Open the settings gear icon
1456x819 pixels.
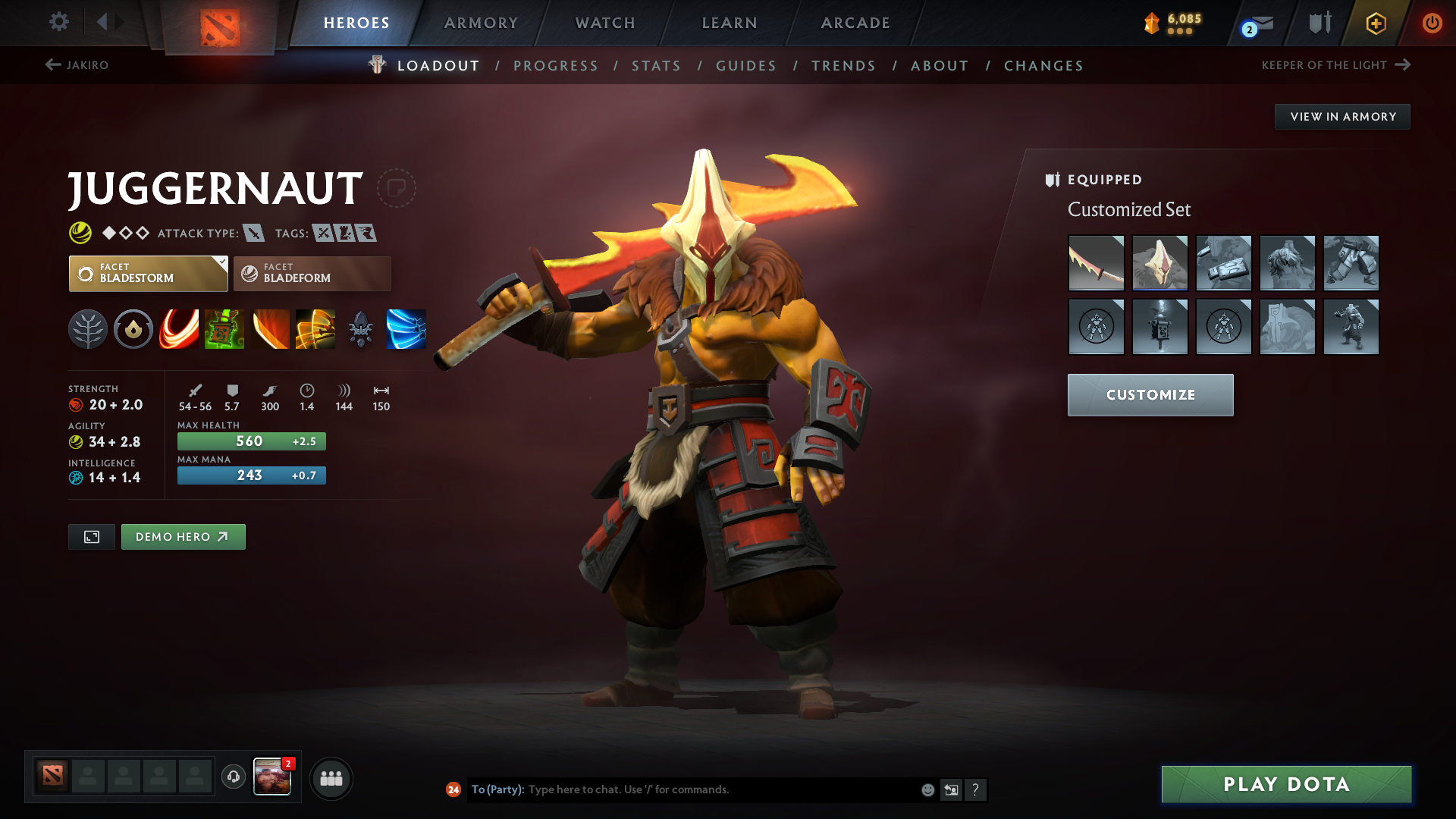point(59,23)
